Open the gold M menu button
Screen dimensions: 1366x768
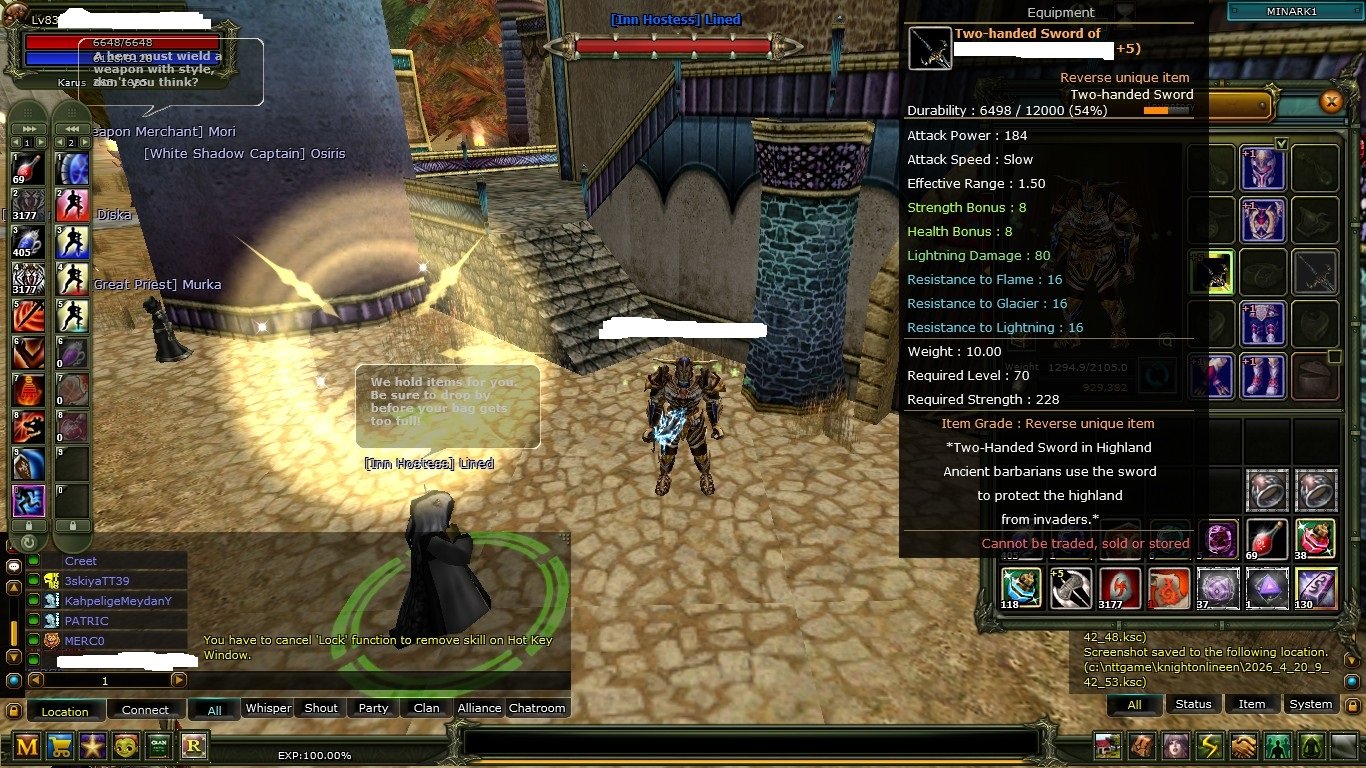(x=27, y=745)
